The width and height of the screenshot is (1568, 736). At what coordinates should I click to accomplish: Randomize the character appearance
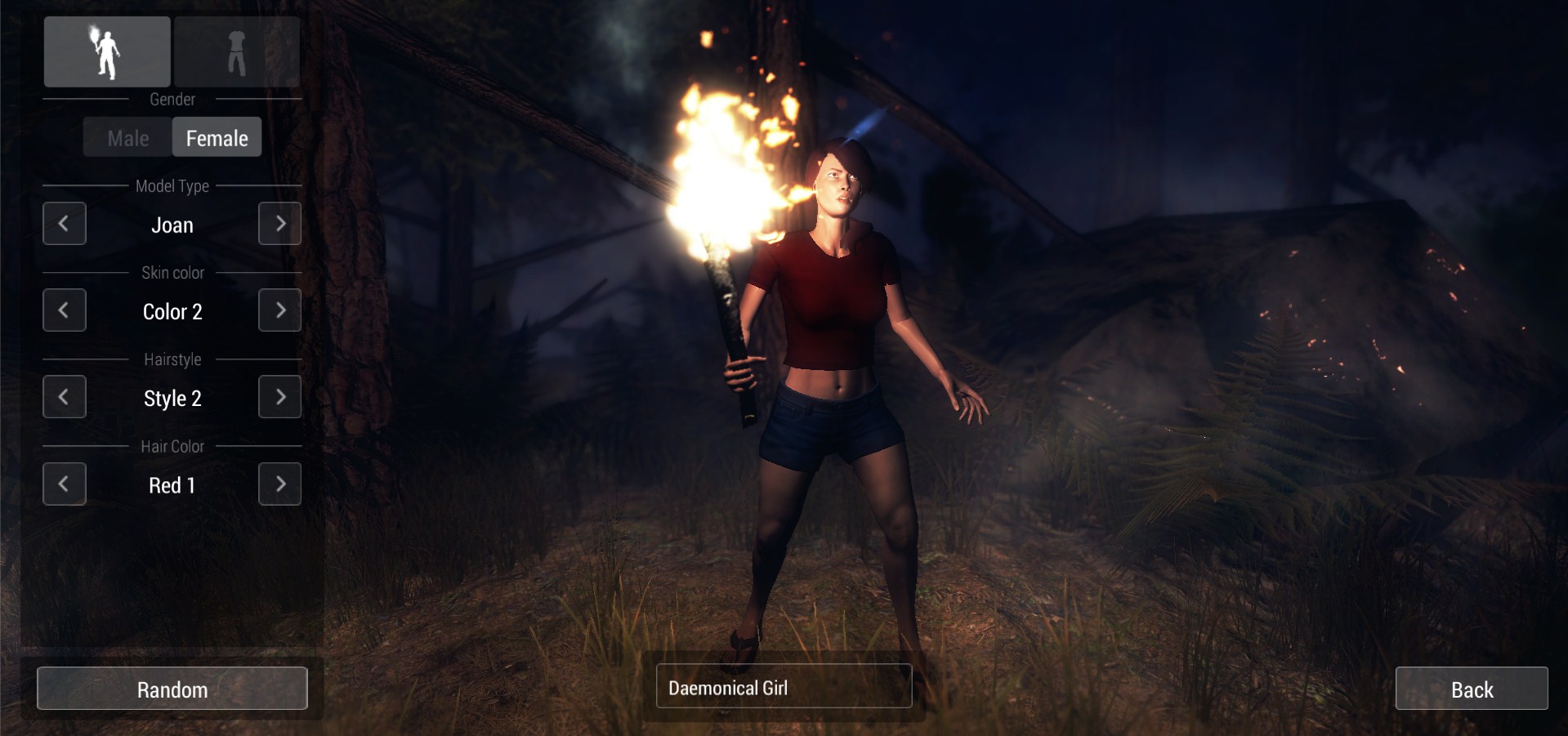[172, 689]
